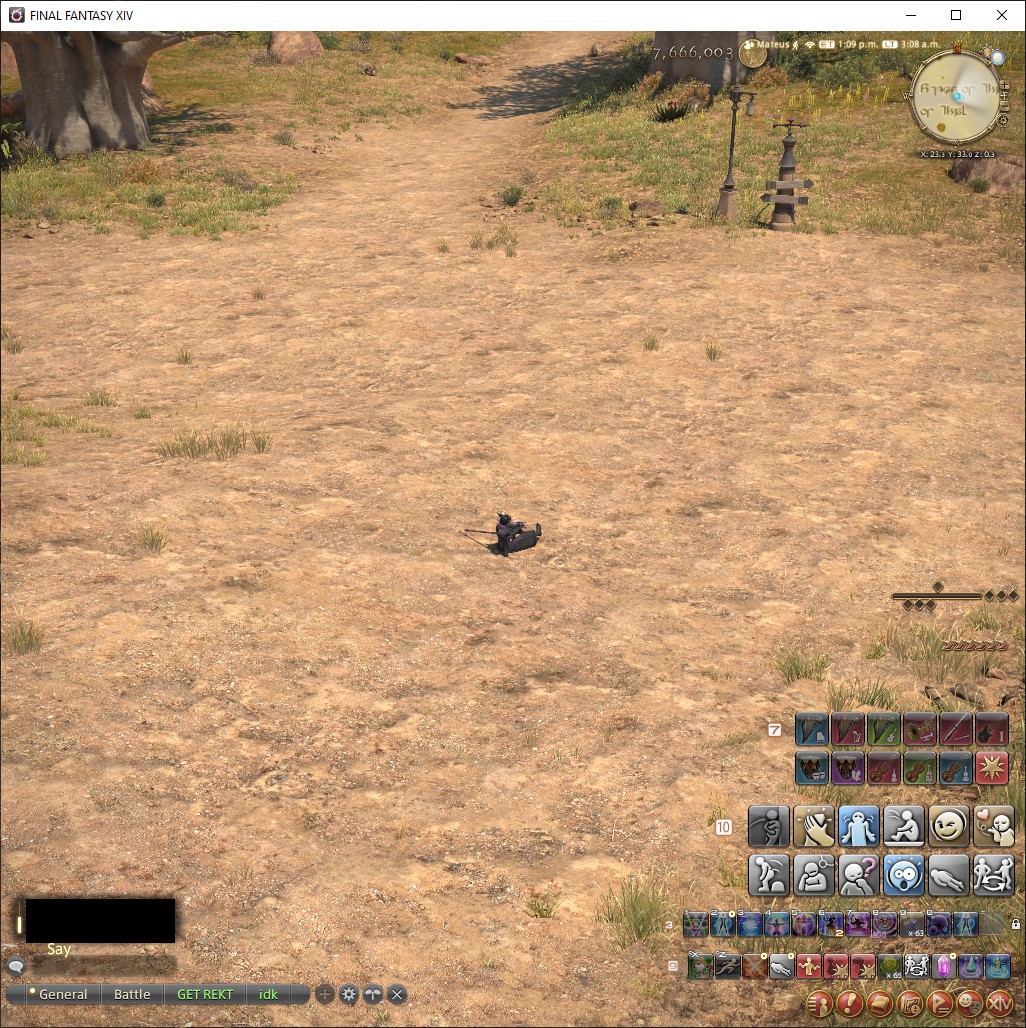Close the chat log with X button
The image size is (1026, 1028).
click(397, 994)
